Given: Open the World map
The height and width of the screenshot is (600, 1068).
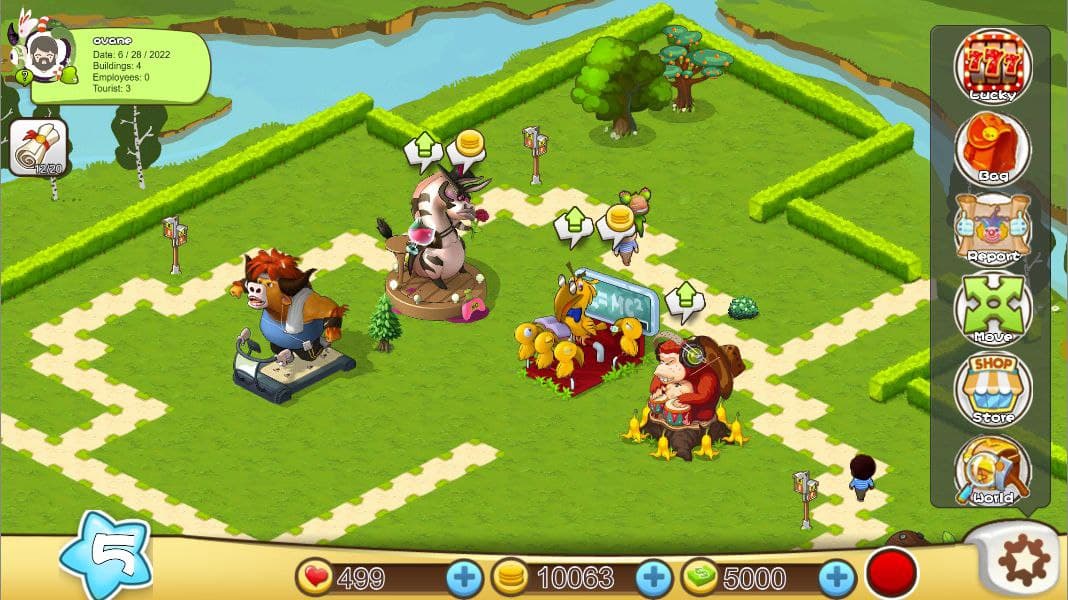Looking at the screenshot, I should click(x=993, y=469).
